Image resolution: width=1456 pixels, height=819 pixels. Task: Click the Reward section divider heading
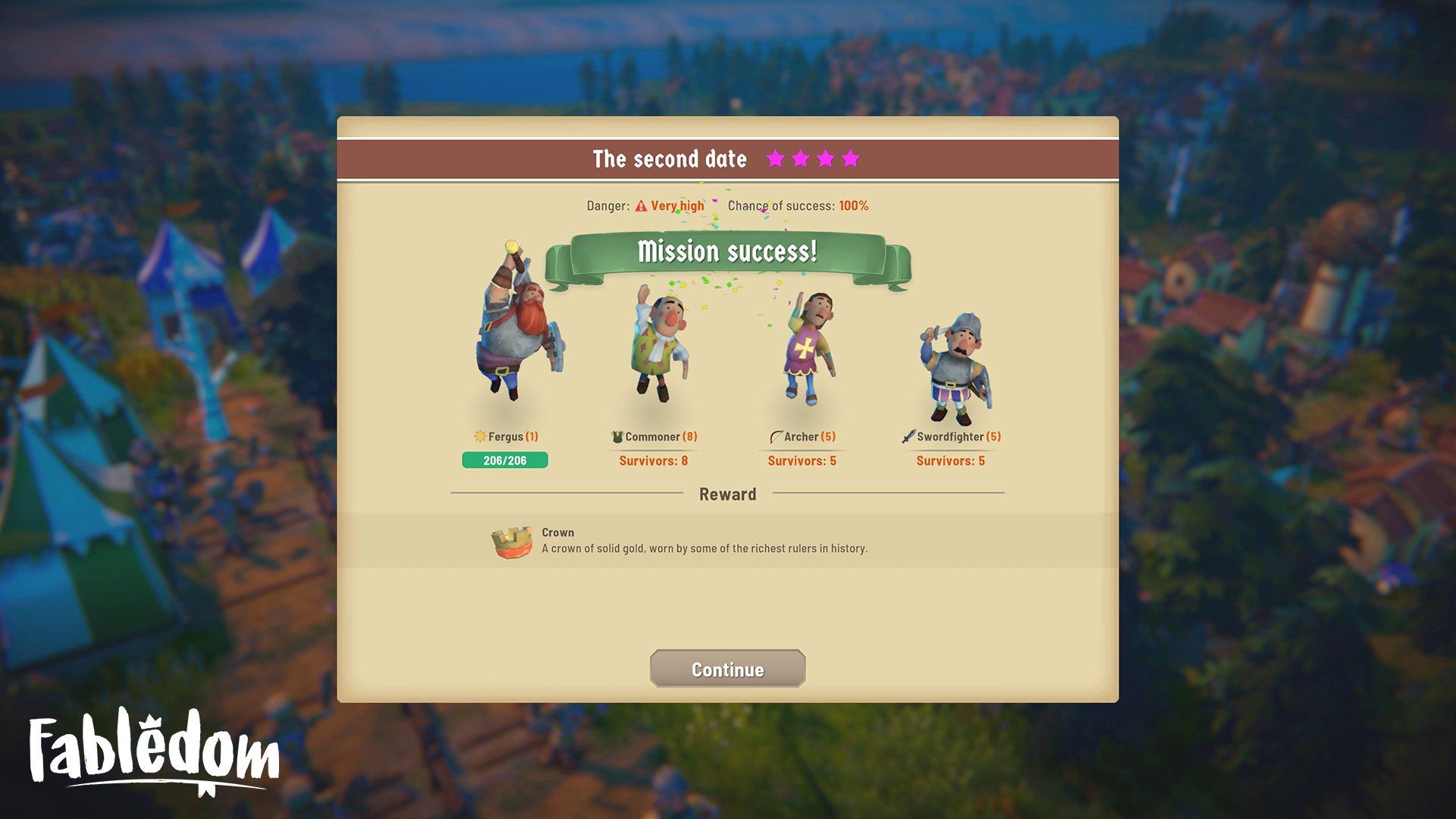click(x=726, y=494)
